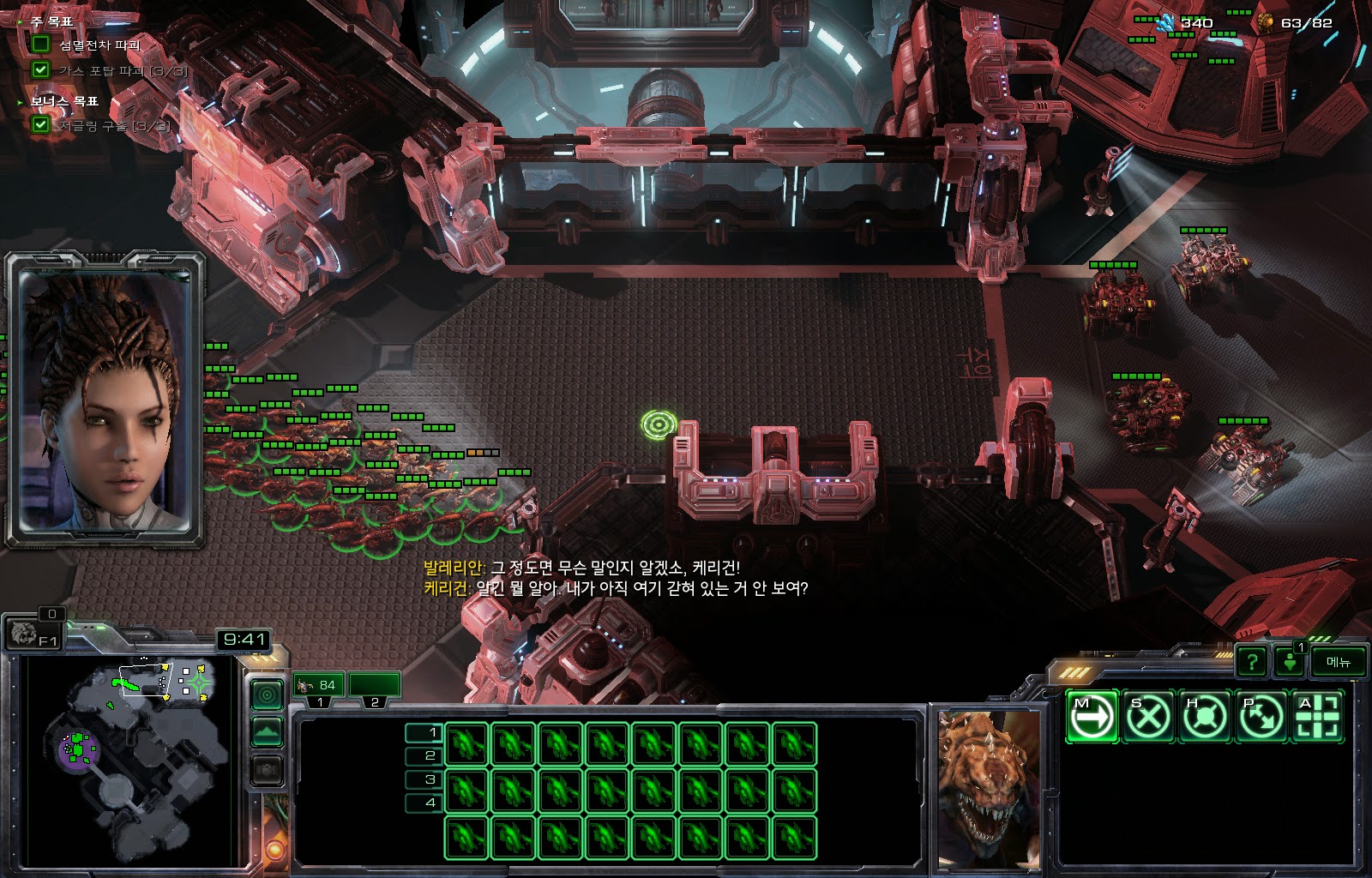Choose the Hold Position command
This screenshot has width=1372, height=878.
1205,716
